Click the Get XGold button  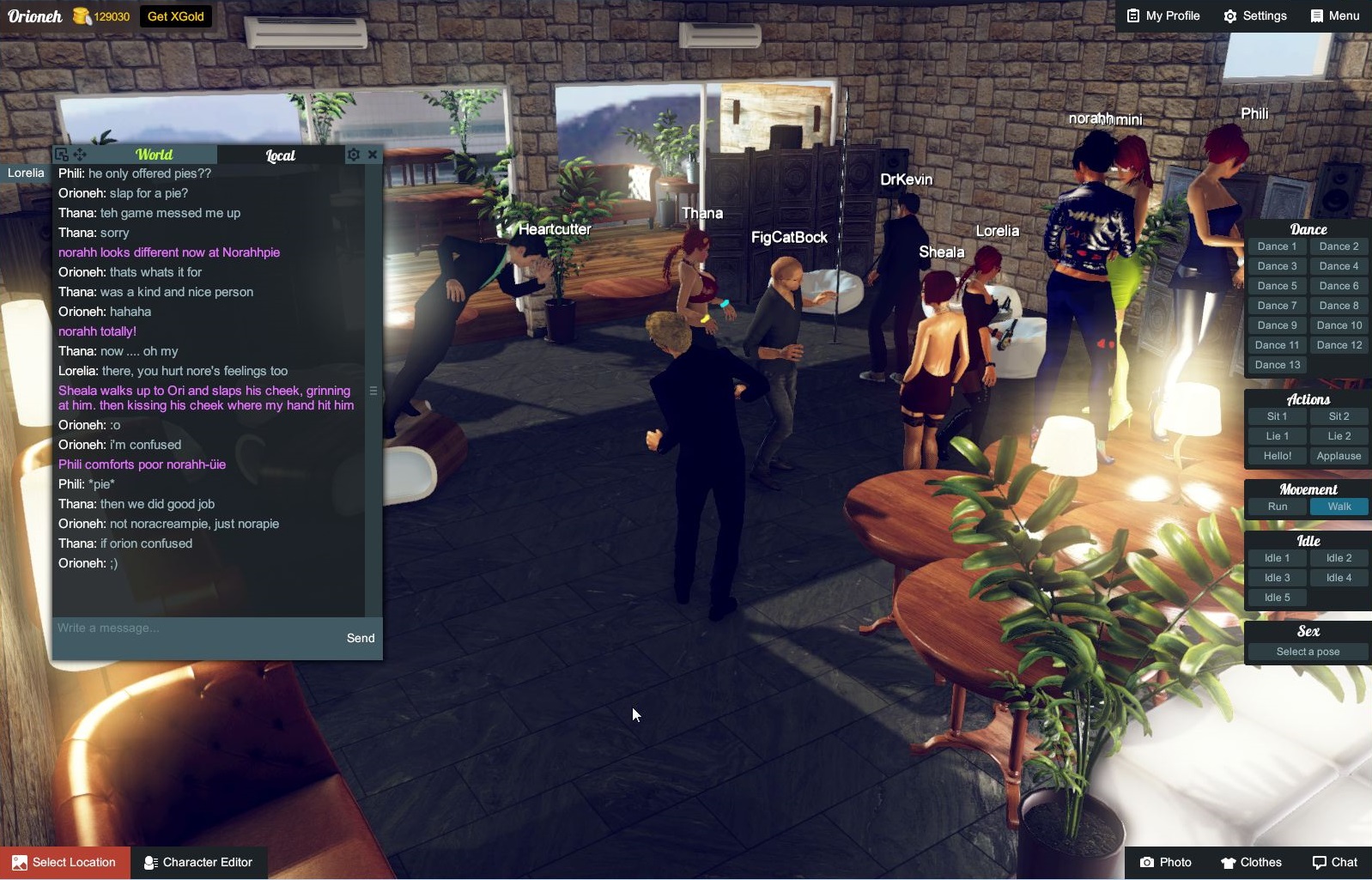point(175,16)
